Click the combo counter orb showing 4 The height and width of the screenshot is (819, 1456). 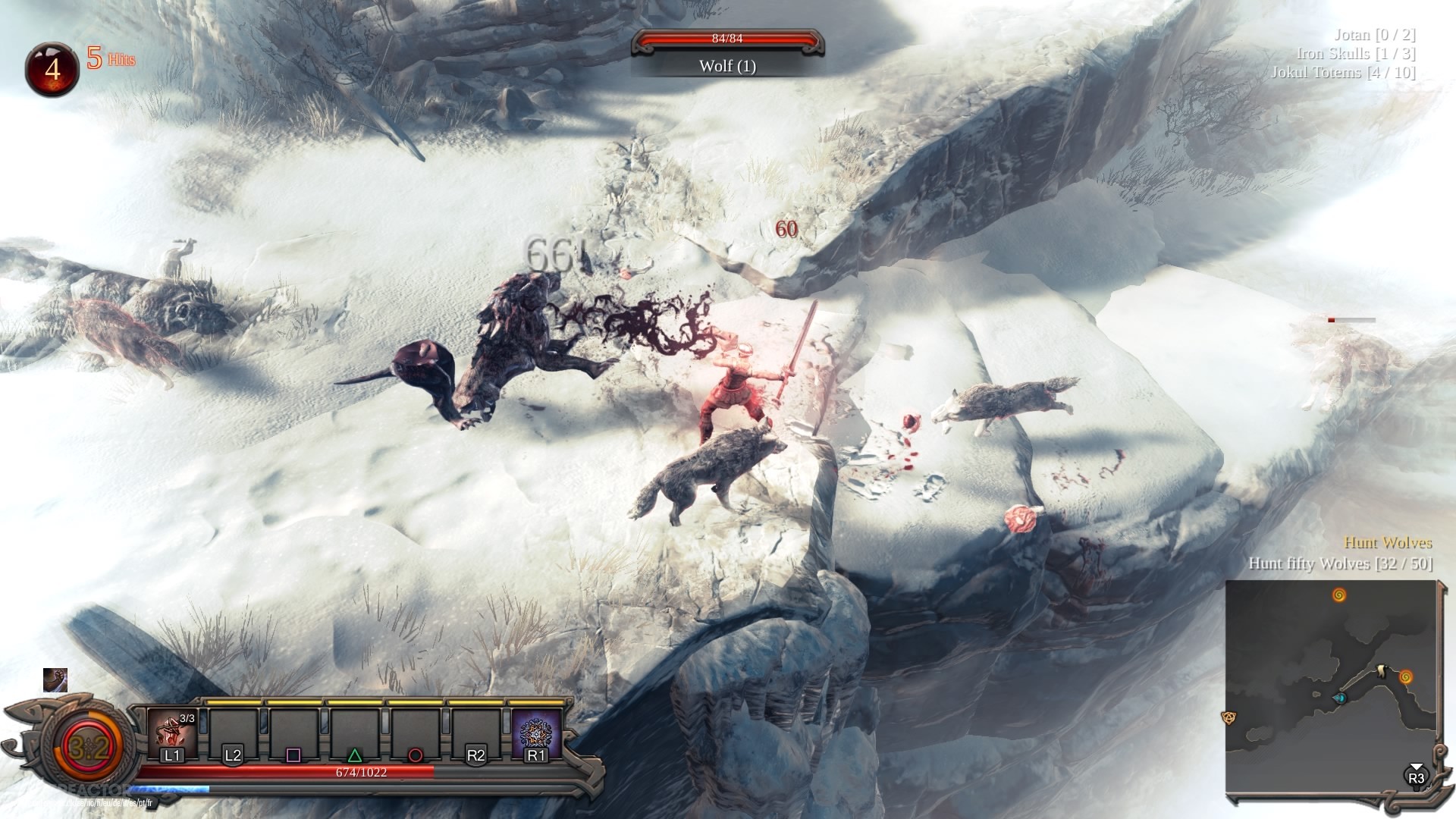click(52, 70)
